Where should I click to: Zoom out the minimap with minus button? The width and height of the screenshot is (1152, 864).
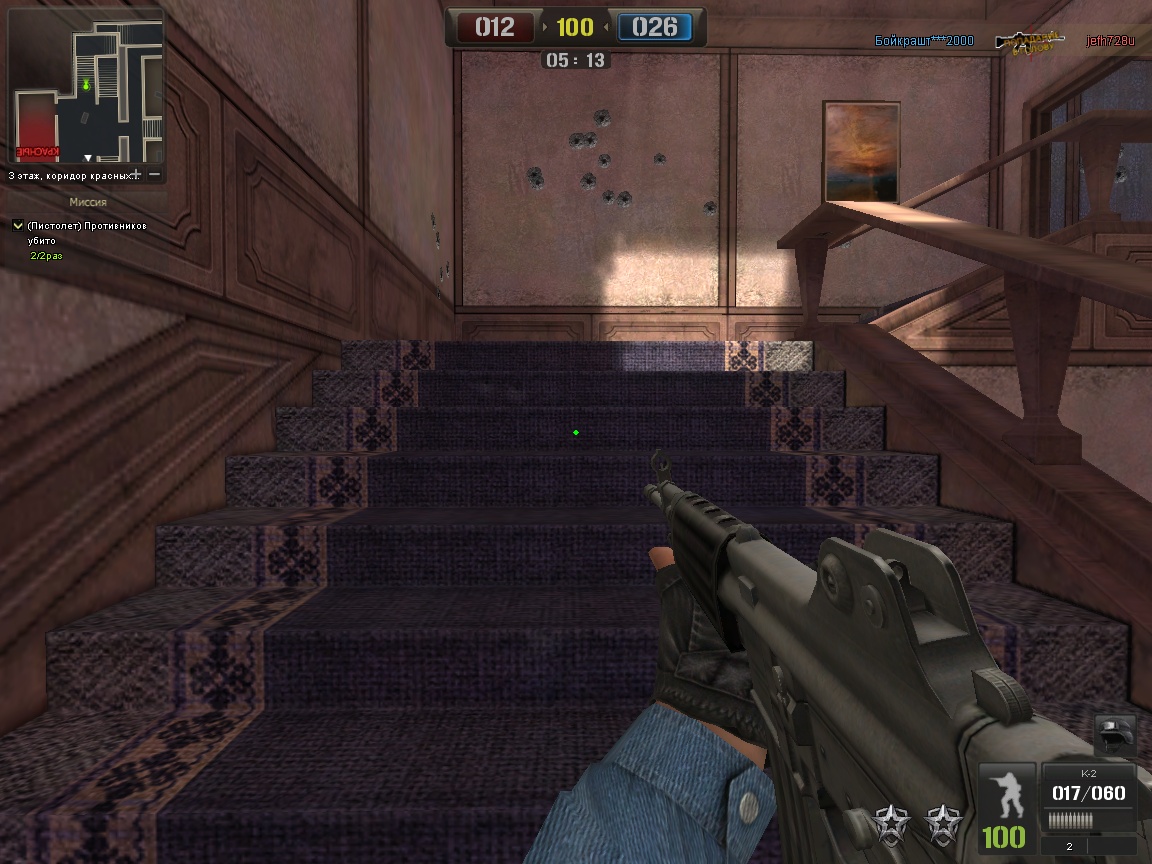point(155,175)
